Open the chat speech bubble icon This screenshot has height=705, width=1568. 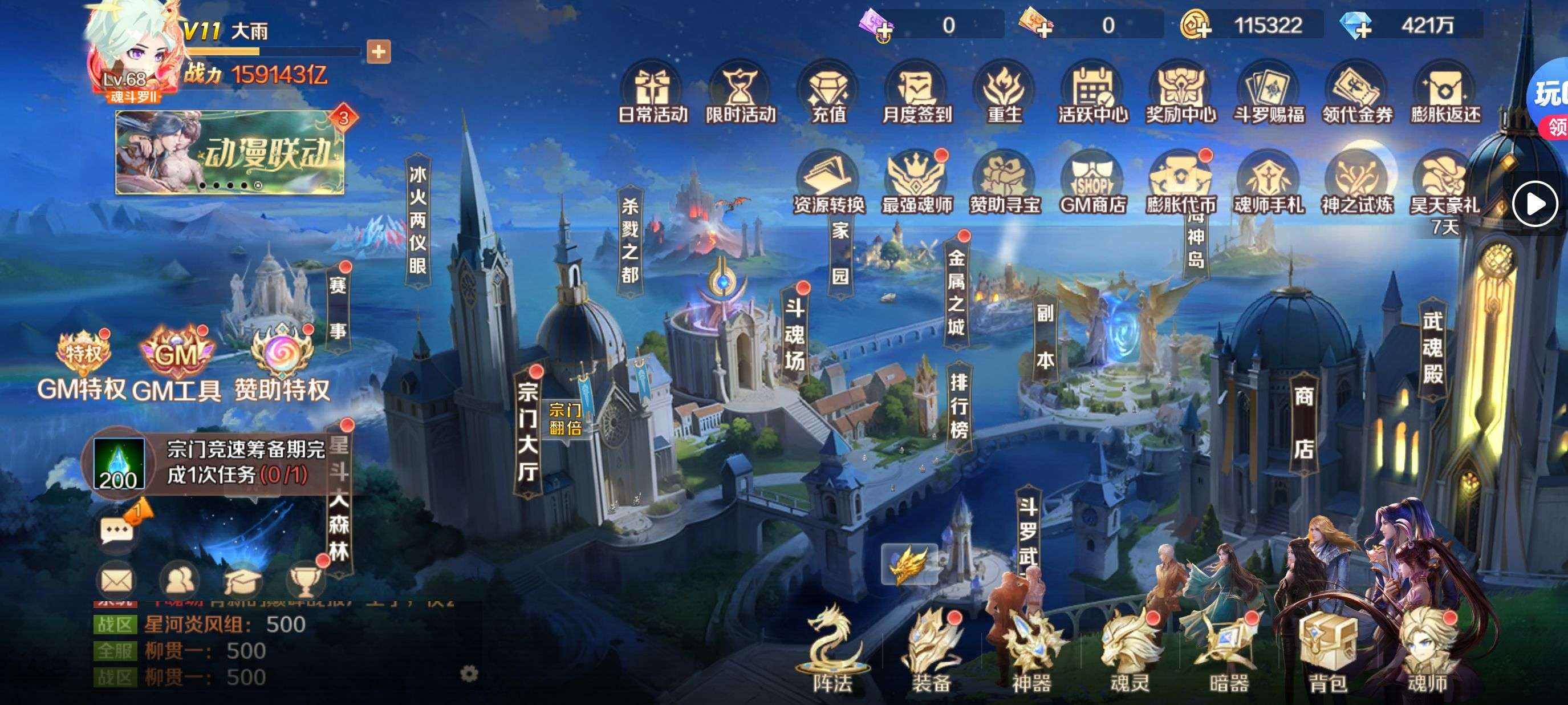[116, 531]
